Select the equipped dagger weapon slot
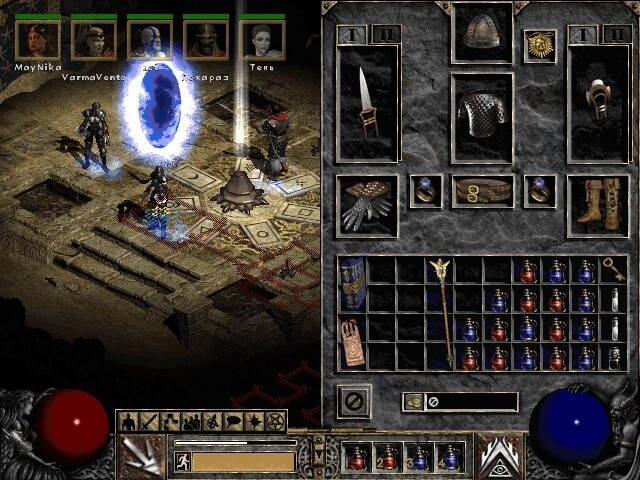The image size is (640, 480). (x=367, y=115)
